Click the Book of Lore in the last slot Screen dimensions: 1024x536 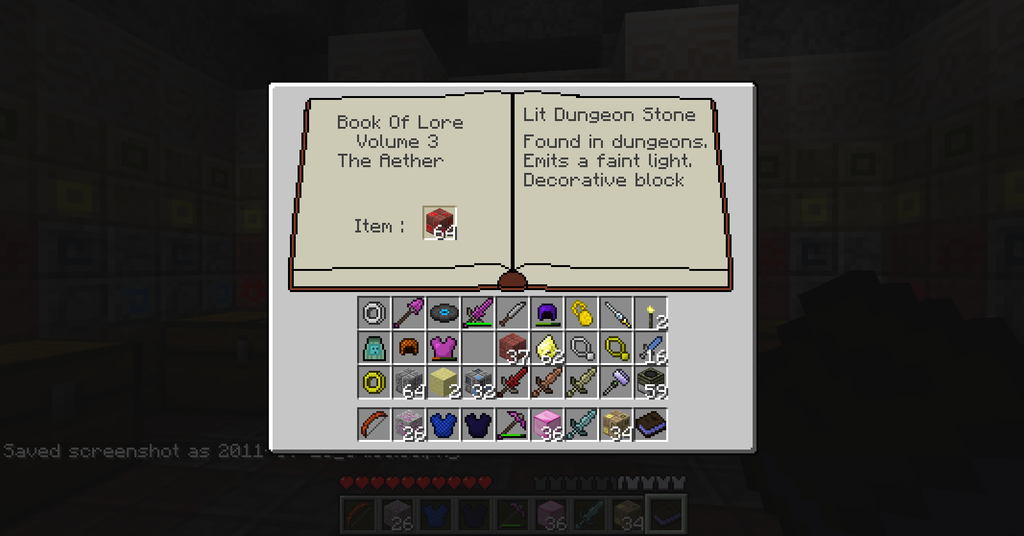point(650,424)
